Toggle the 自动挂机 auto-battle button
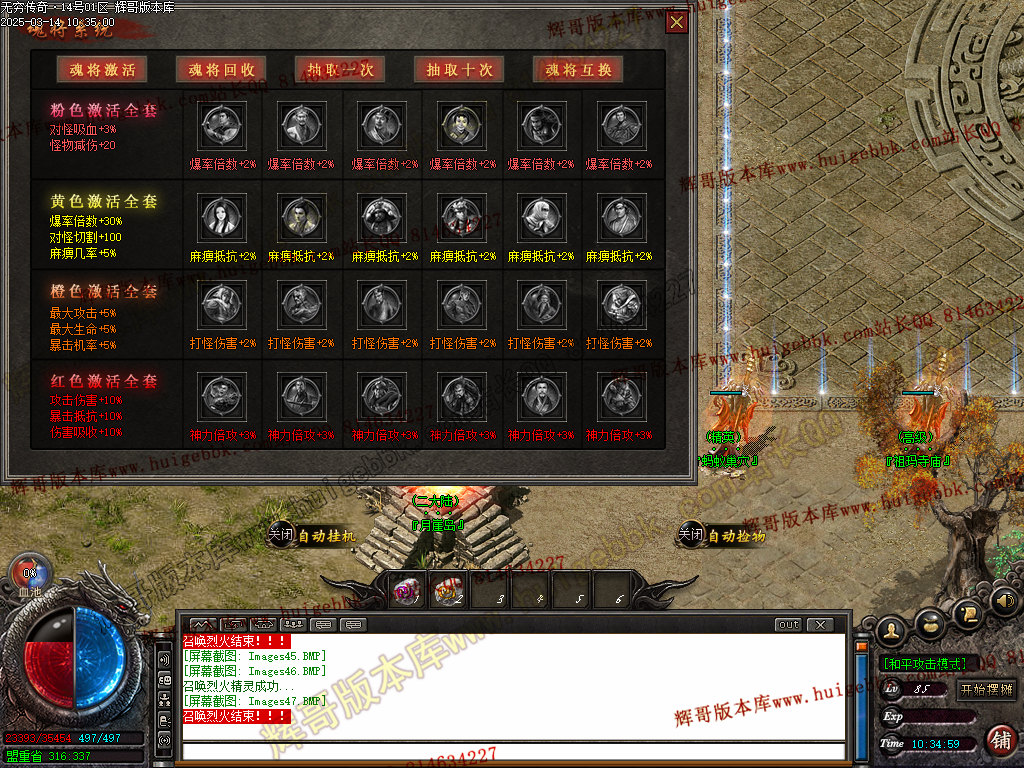This screenshot has width=1024, height=768. pyautogui.click(x=313, y=535)
